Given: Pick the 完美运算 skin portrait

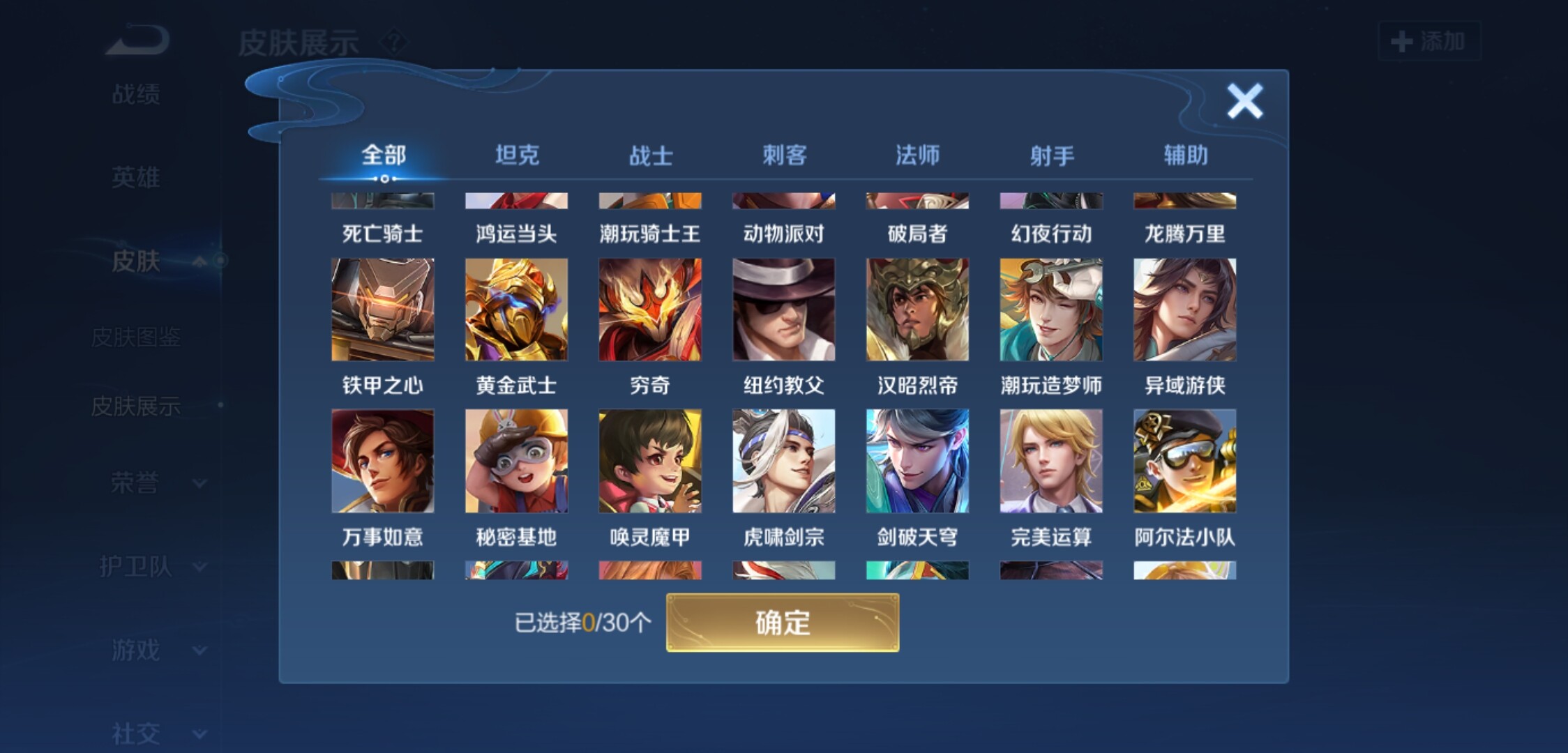Looking at the screenshot, I should tap(1051, 461).
